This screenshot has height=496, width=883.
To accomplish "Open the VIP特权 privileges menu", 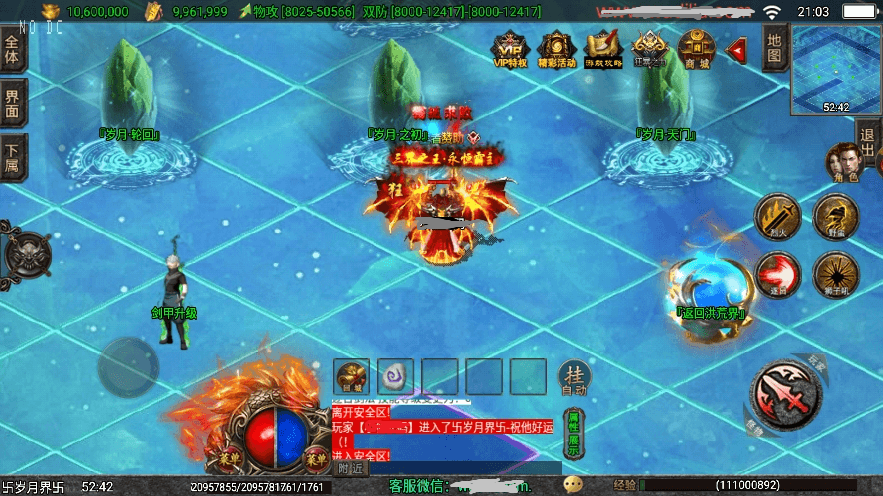I will coord(510,48).
